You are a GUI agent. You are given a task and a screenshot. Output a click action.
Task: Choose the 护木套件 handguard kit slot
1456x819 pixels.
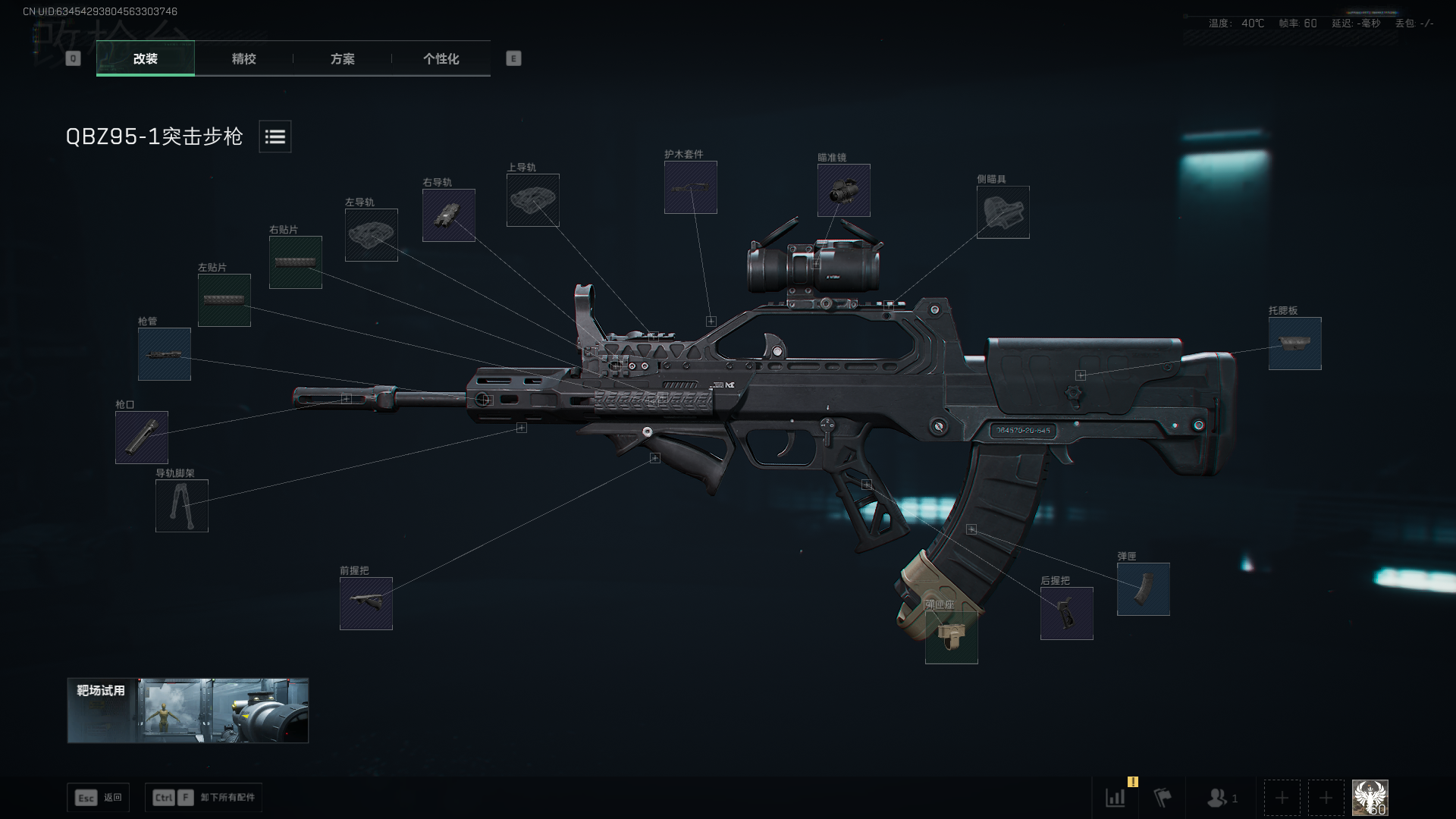pyautogui.click(x=691, y=187)
